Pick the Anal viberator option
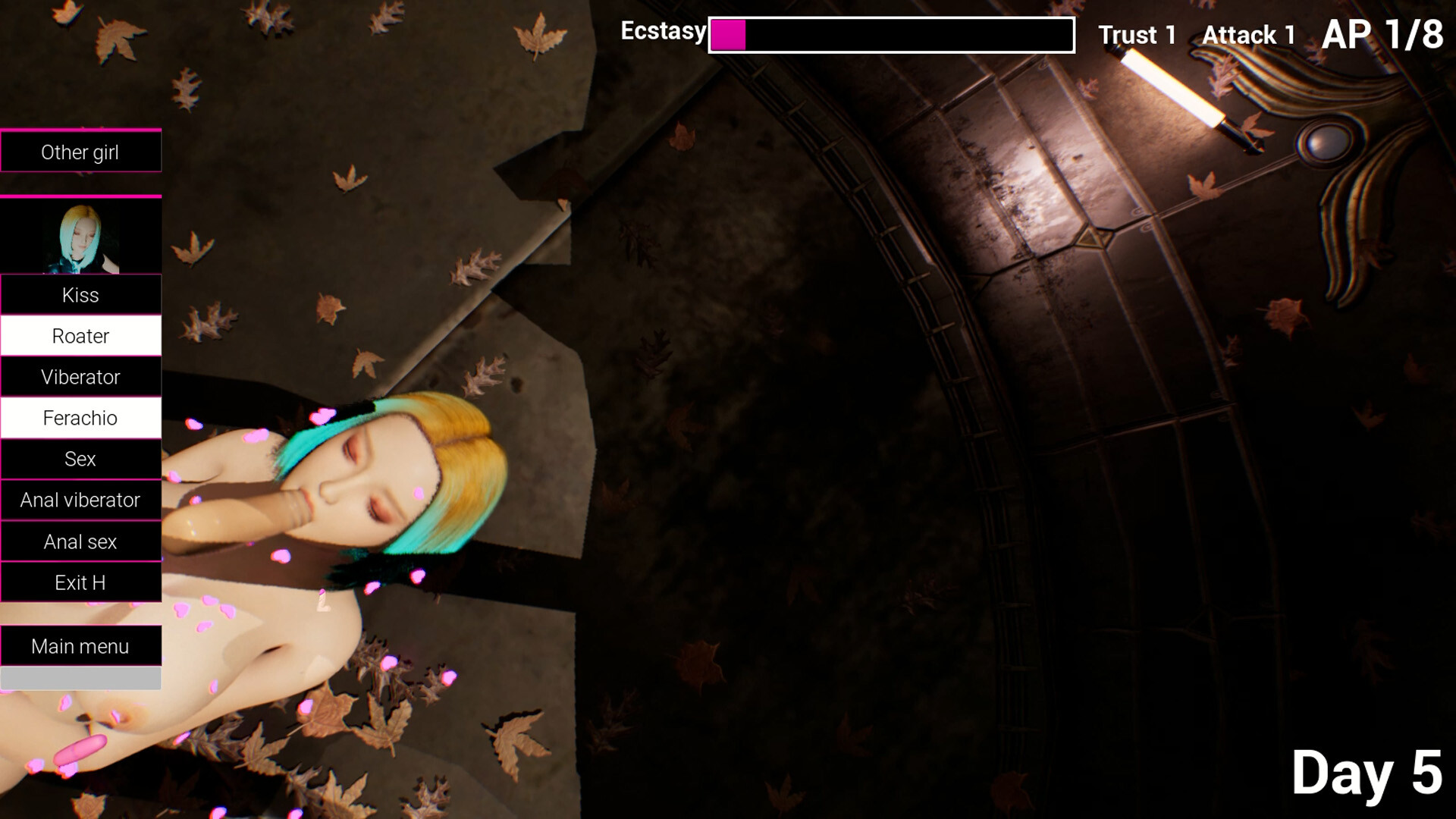The image size is (1456, 819). pos(80,500)
